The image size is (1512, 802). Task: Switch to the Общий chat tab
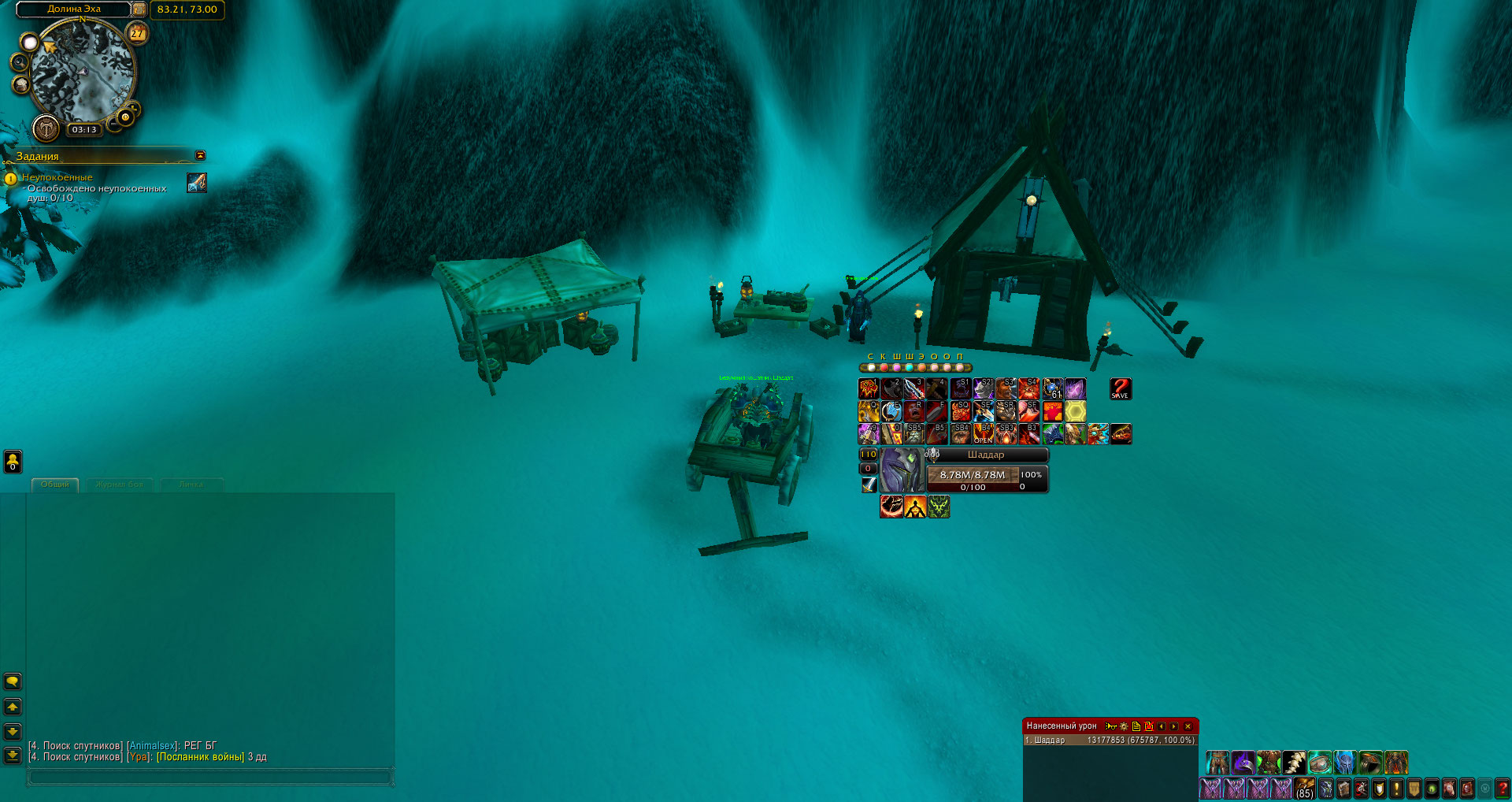(55, 485)
